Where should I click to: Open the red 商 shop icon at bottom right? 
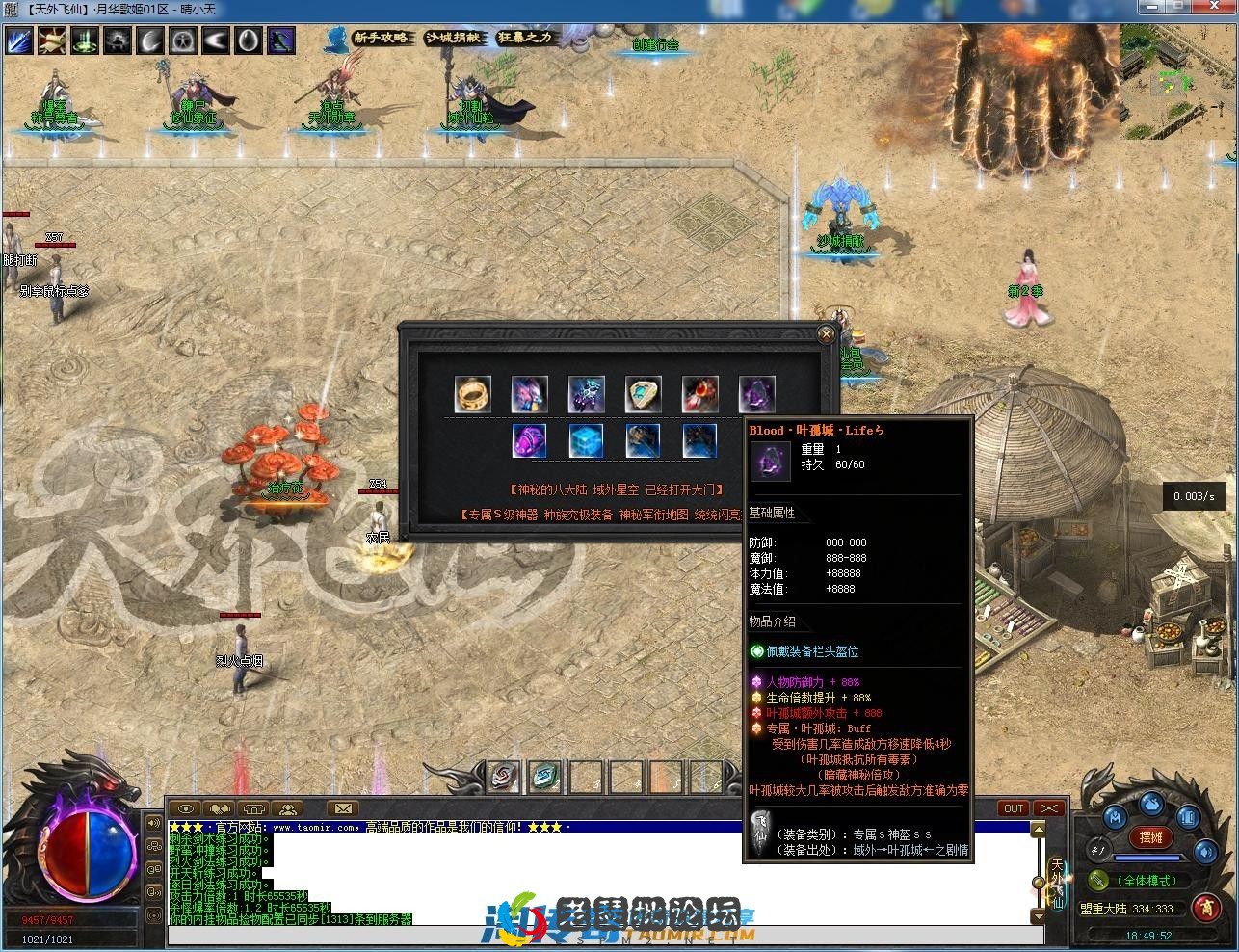tap(1206, 907)
